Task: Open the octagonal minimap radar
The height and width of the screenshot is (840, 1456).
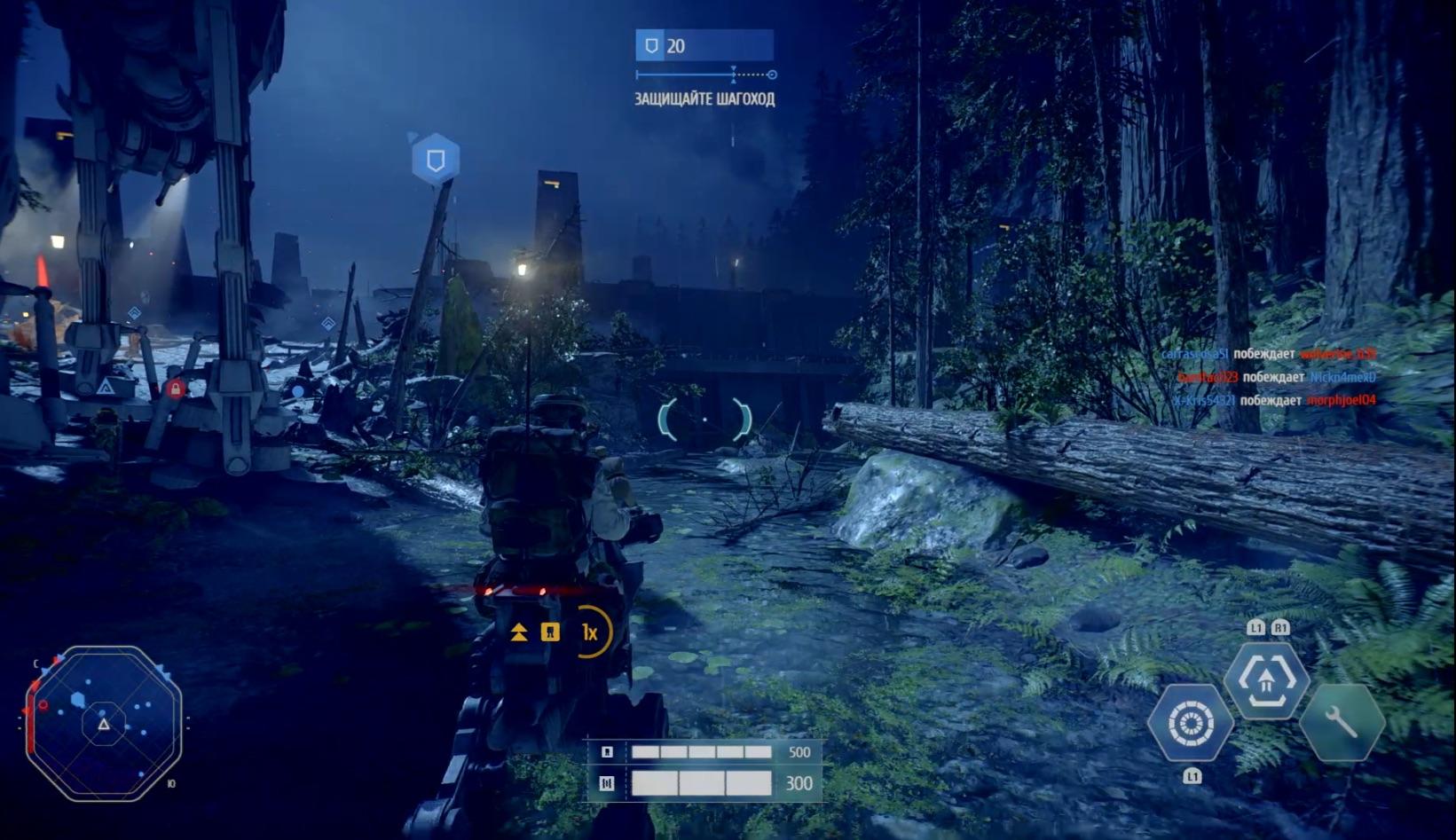Action: click(x=104, y=723)
